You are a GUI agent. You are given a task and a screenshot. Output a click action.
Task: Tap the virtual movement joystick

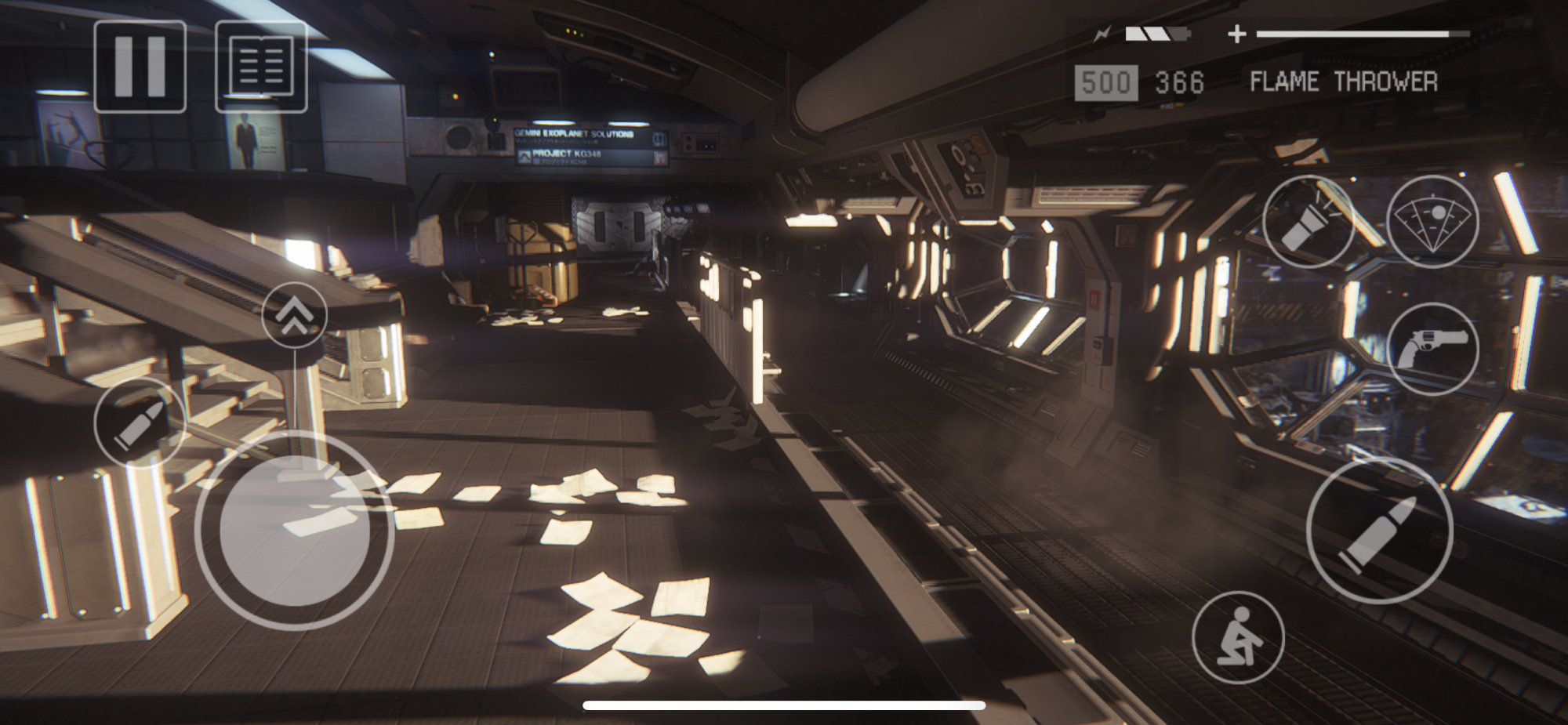[x=295, y=531]
